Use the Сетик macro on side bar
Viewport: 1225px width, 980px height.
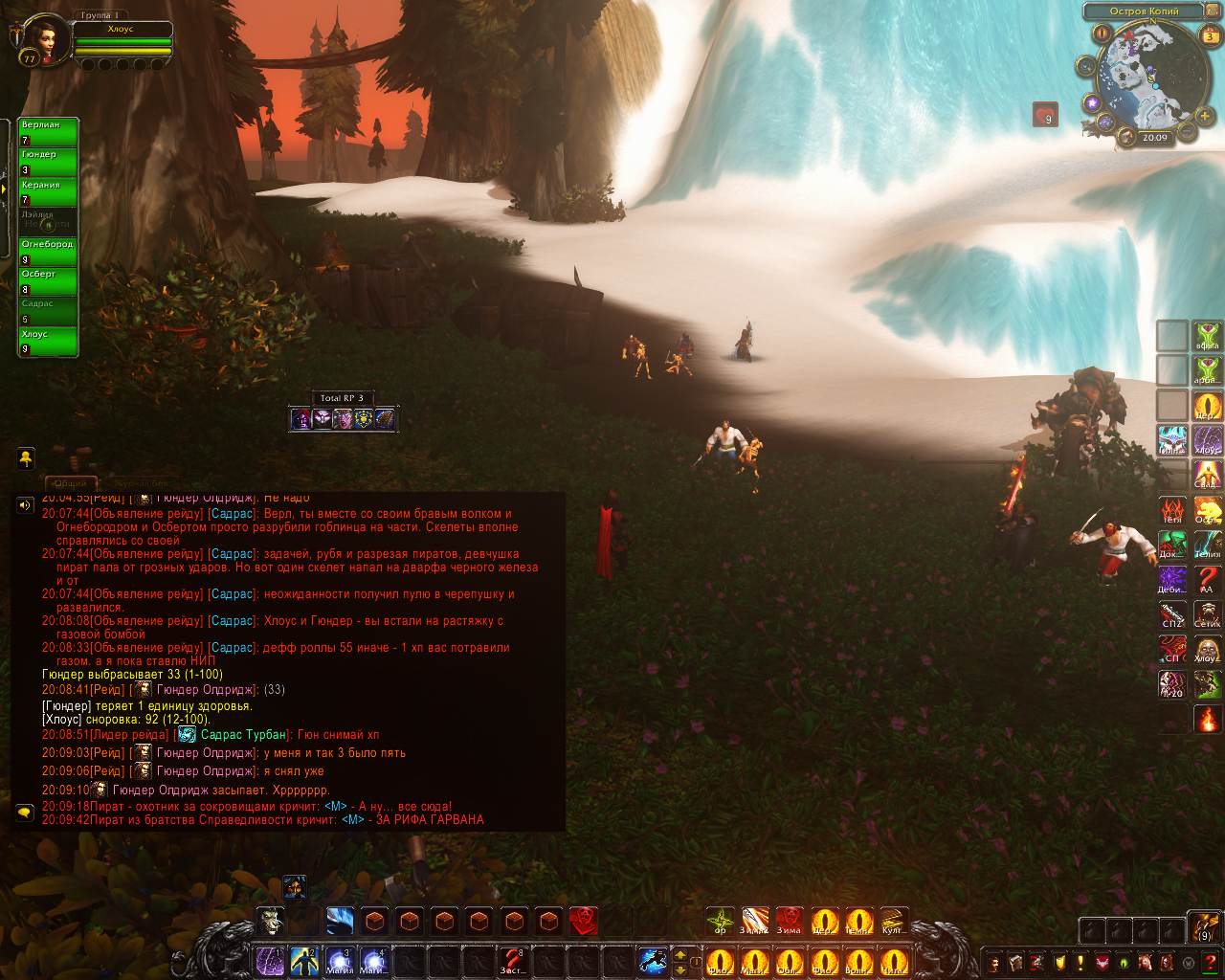coord(1207,612)
